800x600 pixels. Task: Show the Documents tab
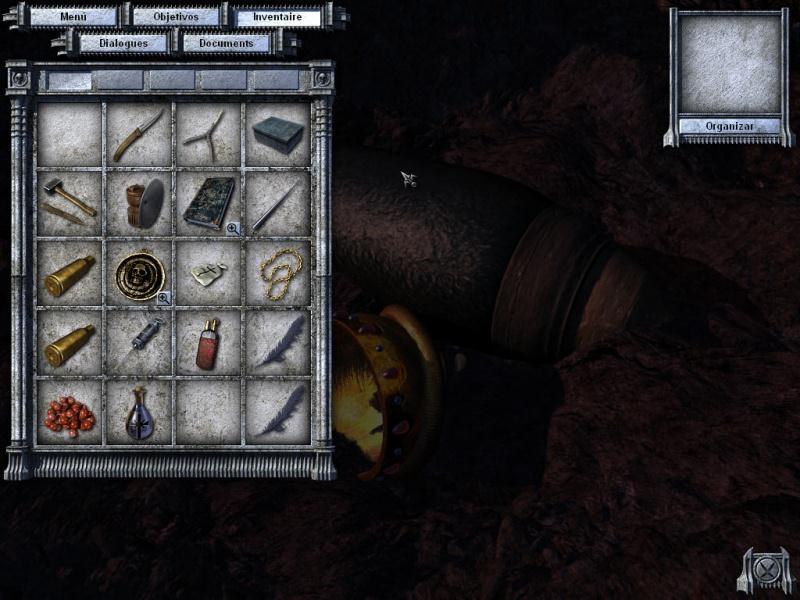(226, 43)
